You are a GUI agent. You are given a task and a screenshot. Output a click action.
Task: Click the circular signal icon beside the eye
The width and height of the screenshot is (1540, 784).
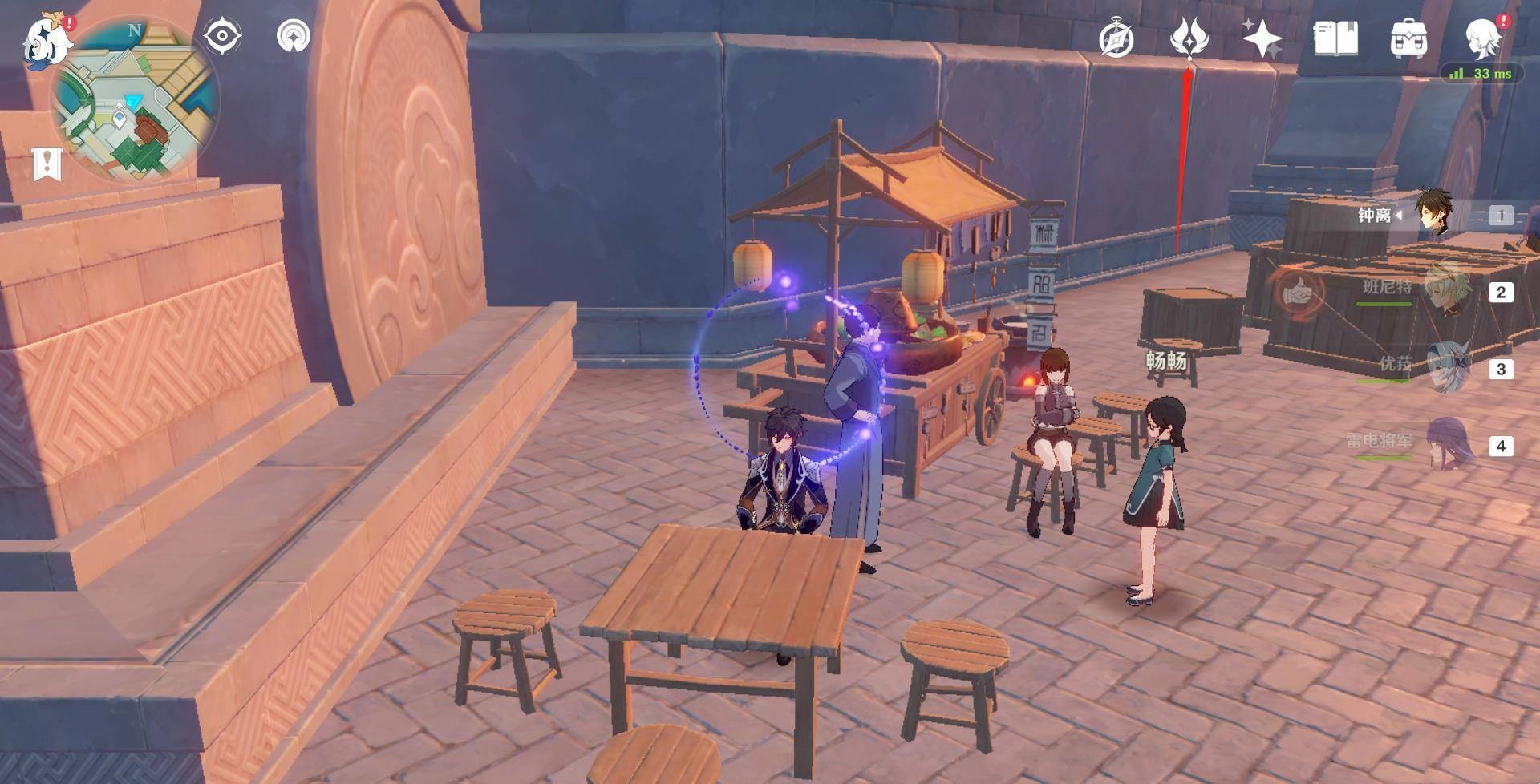294,37
